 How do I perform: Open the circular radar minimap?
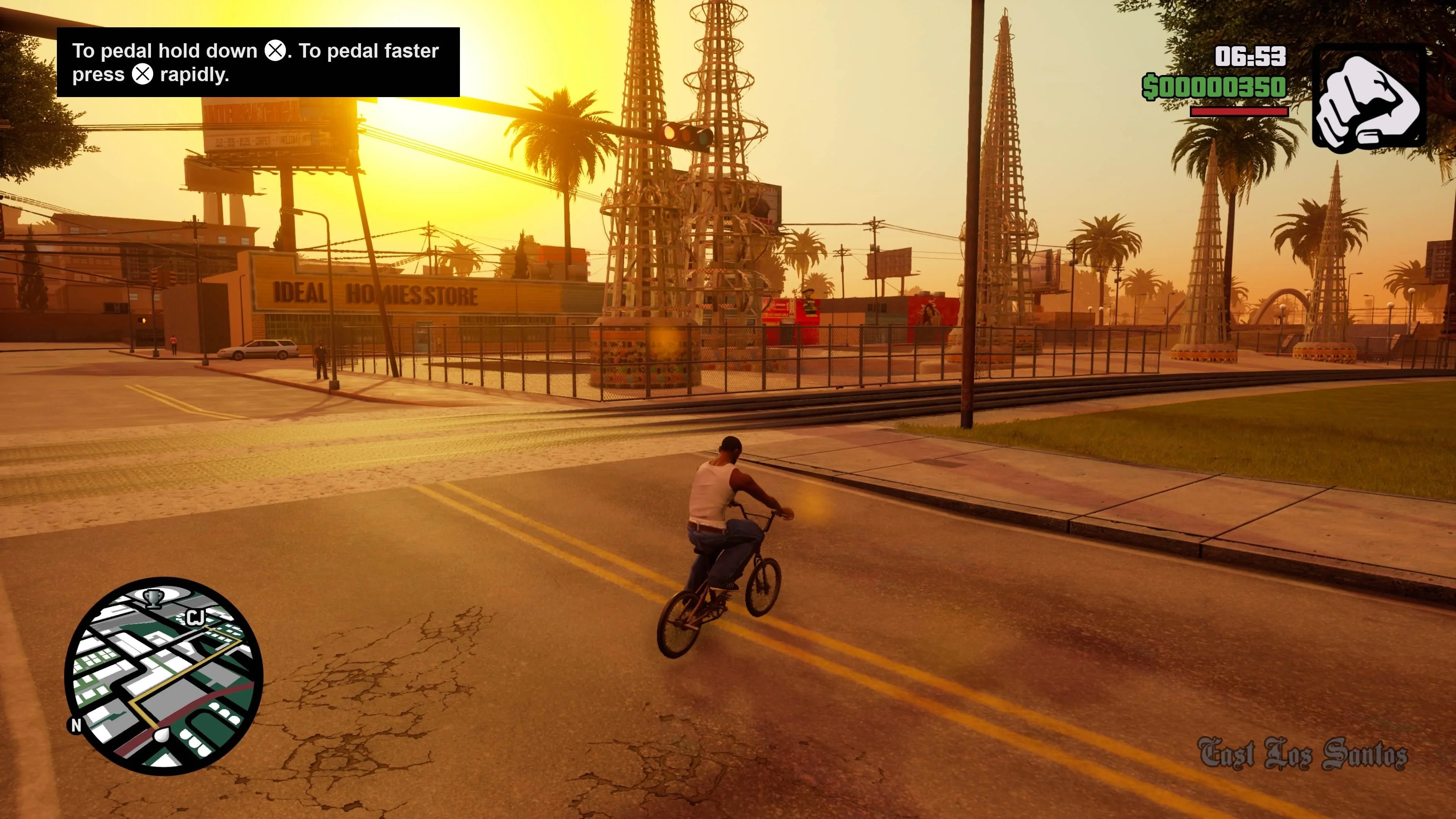[163, 675]
